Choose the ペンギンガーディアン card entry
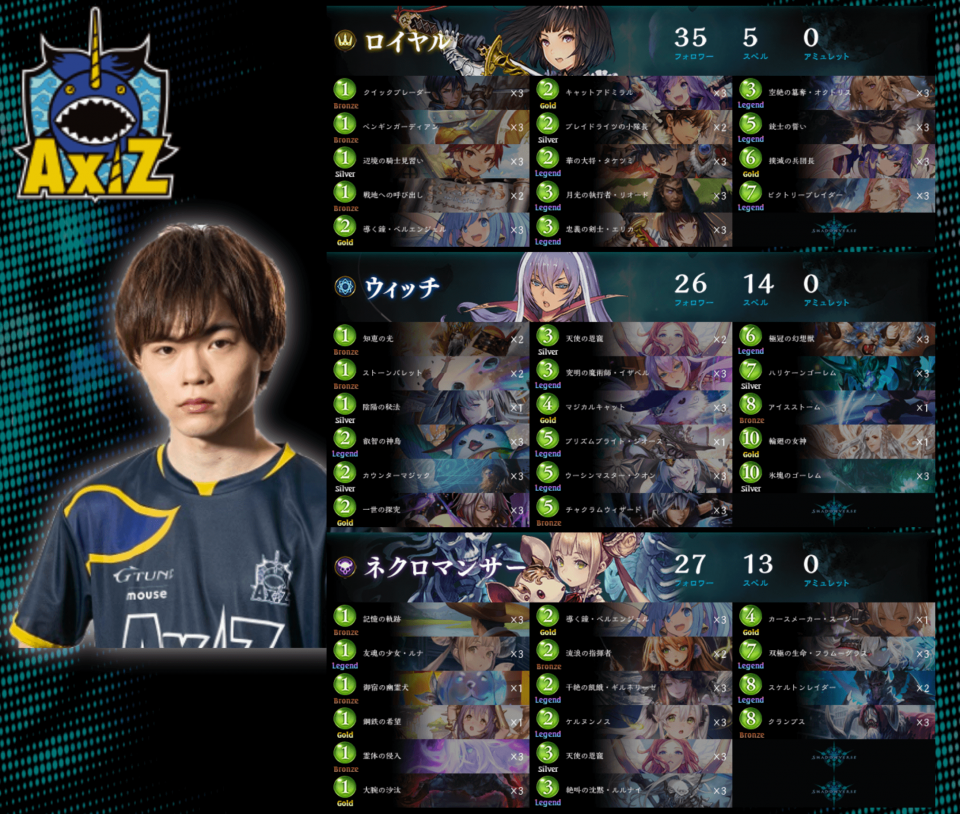Viewport: 960px width, 814px height. click(430, 127)
